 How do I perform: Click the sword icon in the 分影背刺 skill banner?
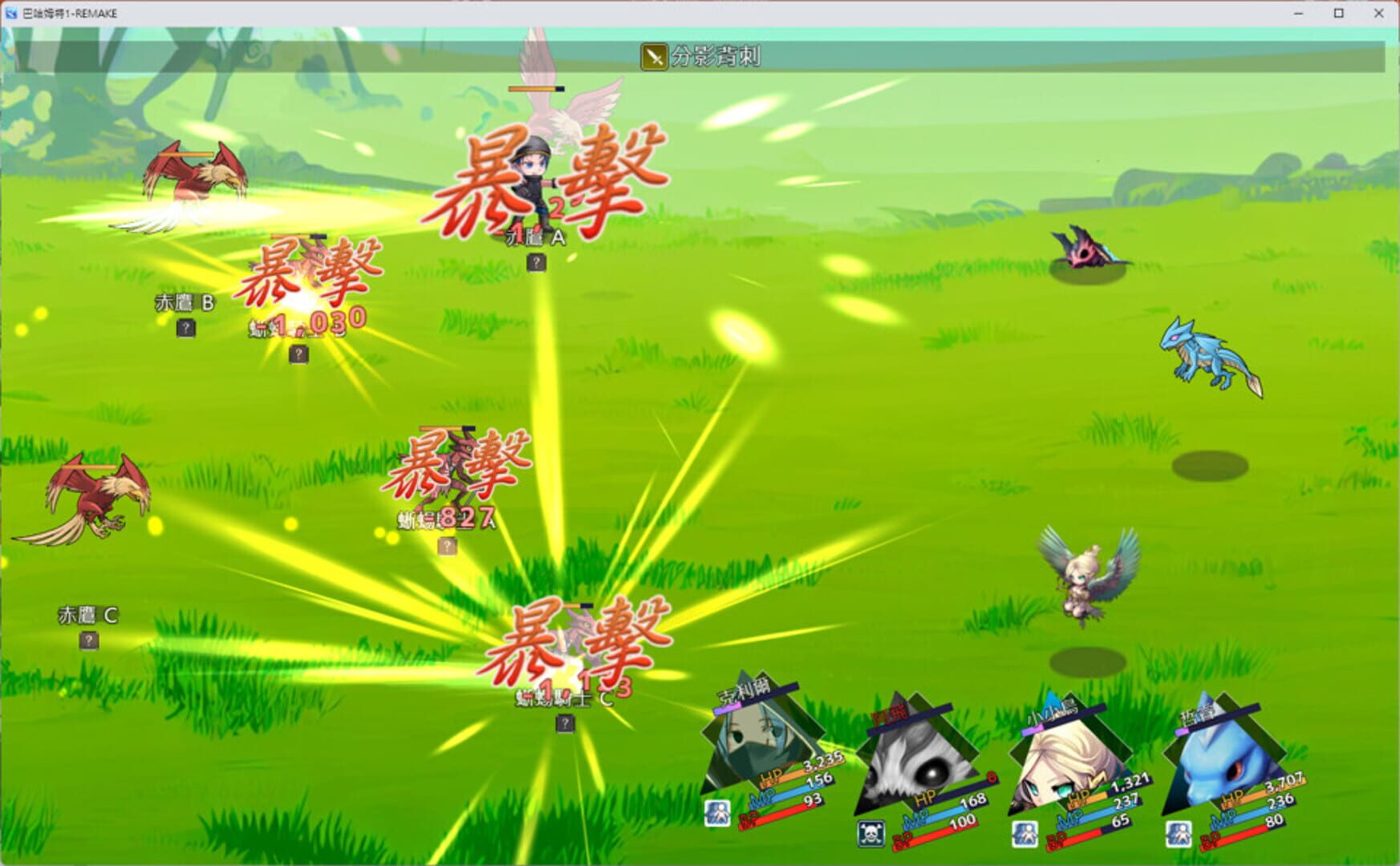(653, 55)
